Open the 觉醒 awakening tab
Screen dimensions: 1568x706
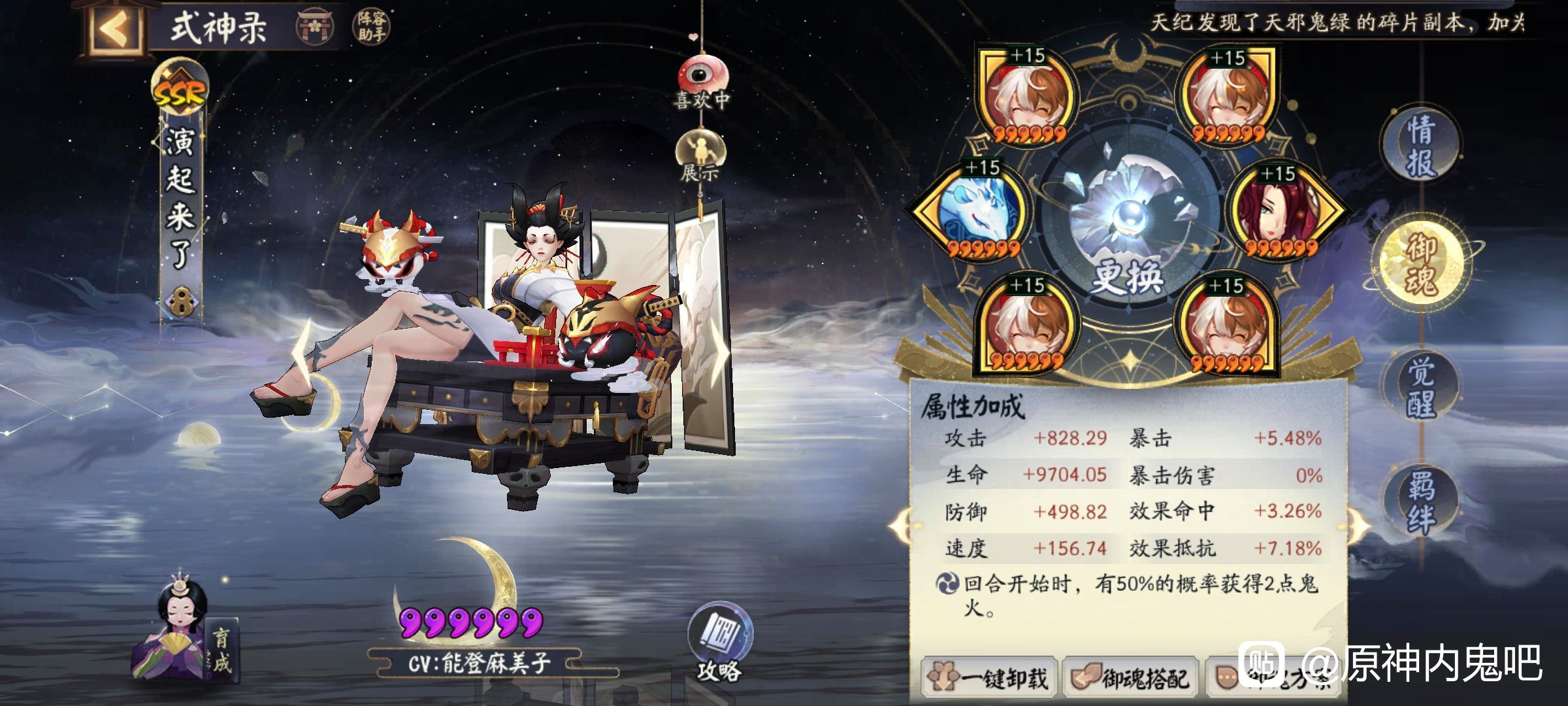(1420, 387)
